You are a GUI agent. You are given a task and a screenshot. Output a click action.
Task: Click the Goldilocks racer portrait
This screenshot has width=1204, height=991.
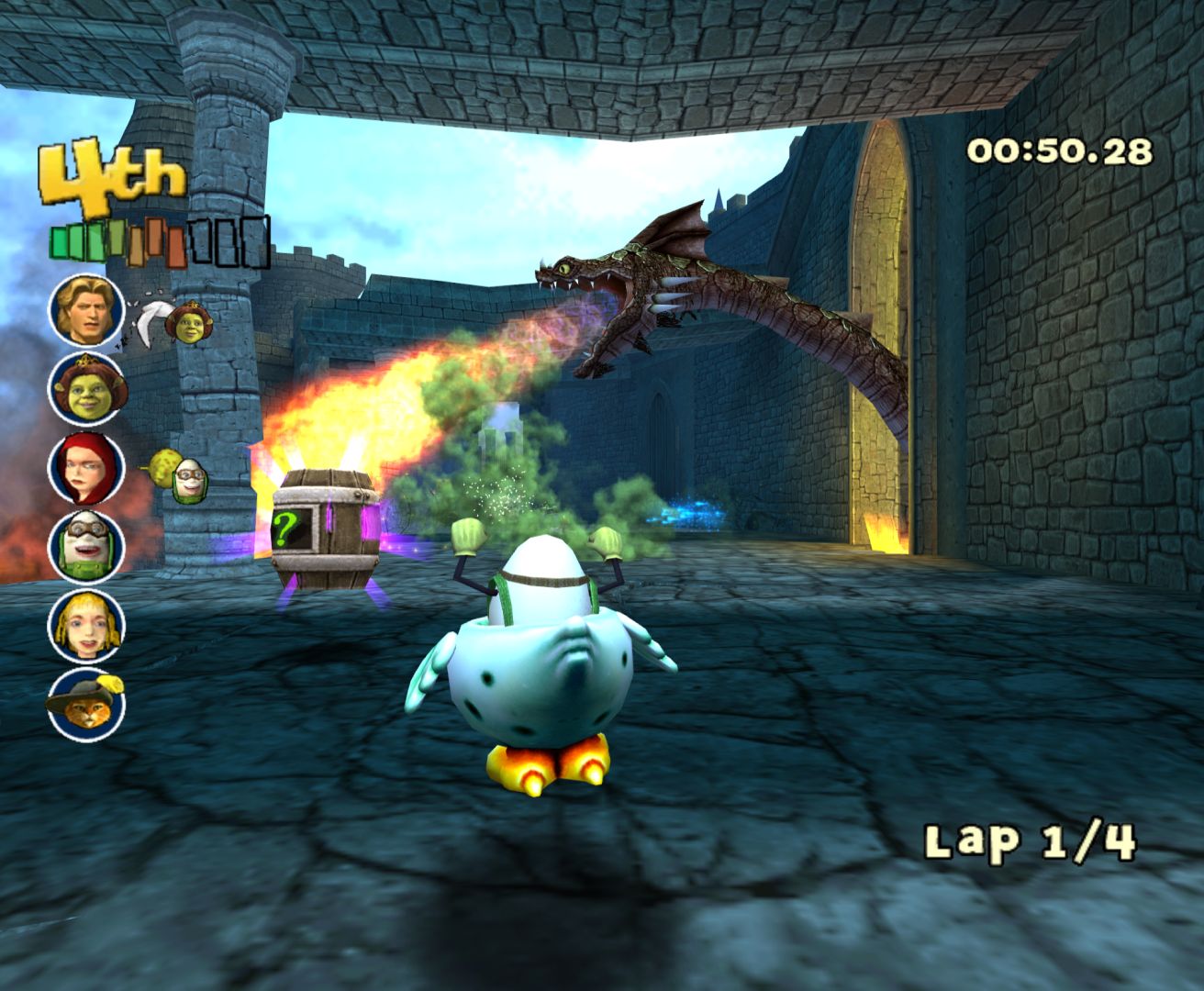pos(86,625)
